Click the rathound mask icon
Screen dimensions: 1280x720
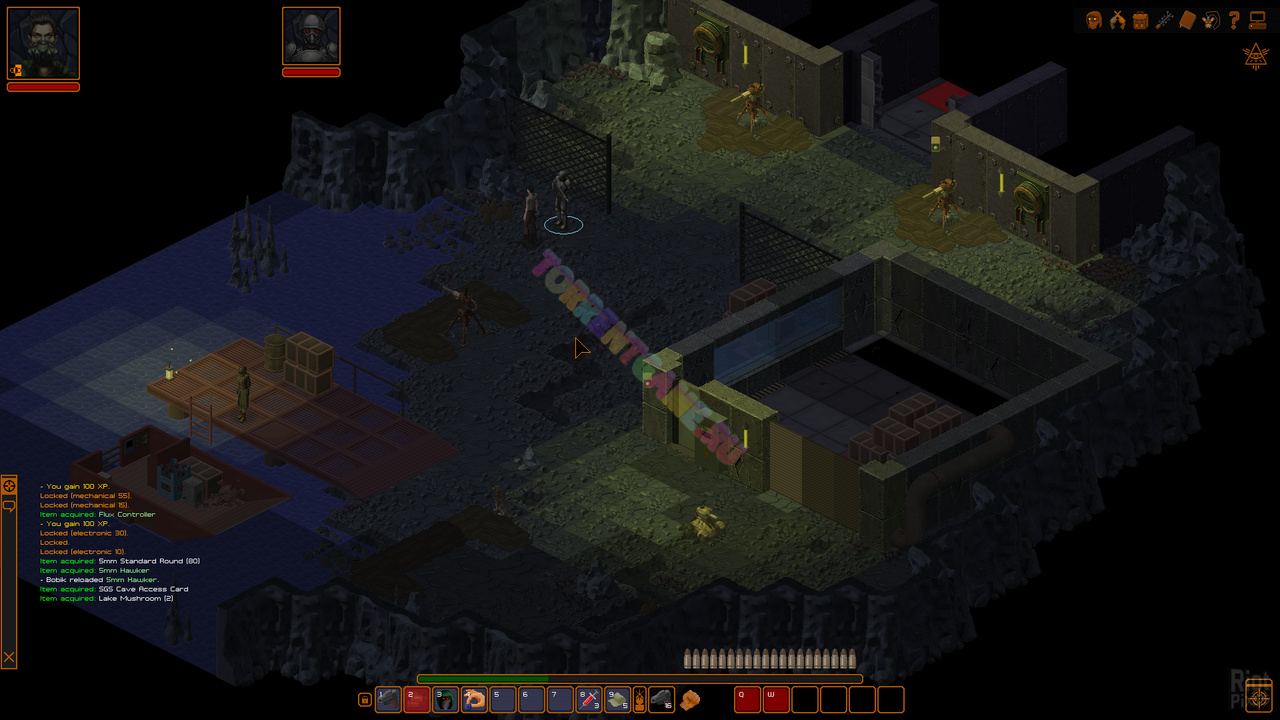(x=1210, y=20)
